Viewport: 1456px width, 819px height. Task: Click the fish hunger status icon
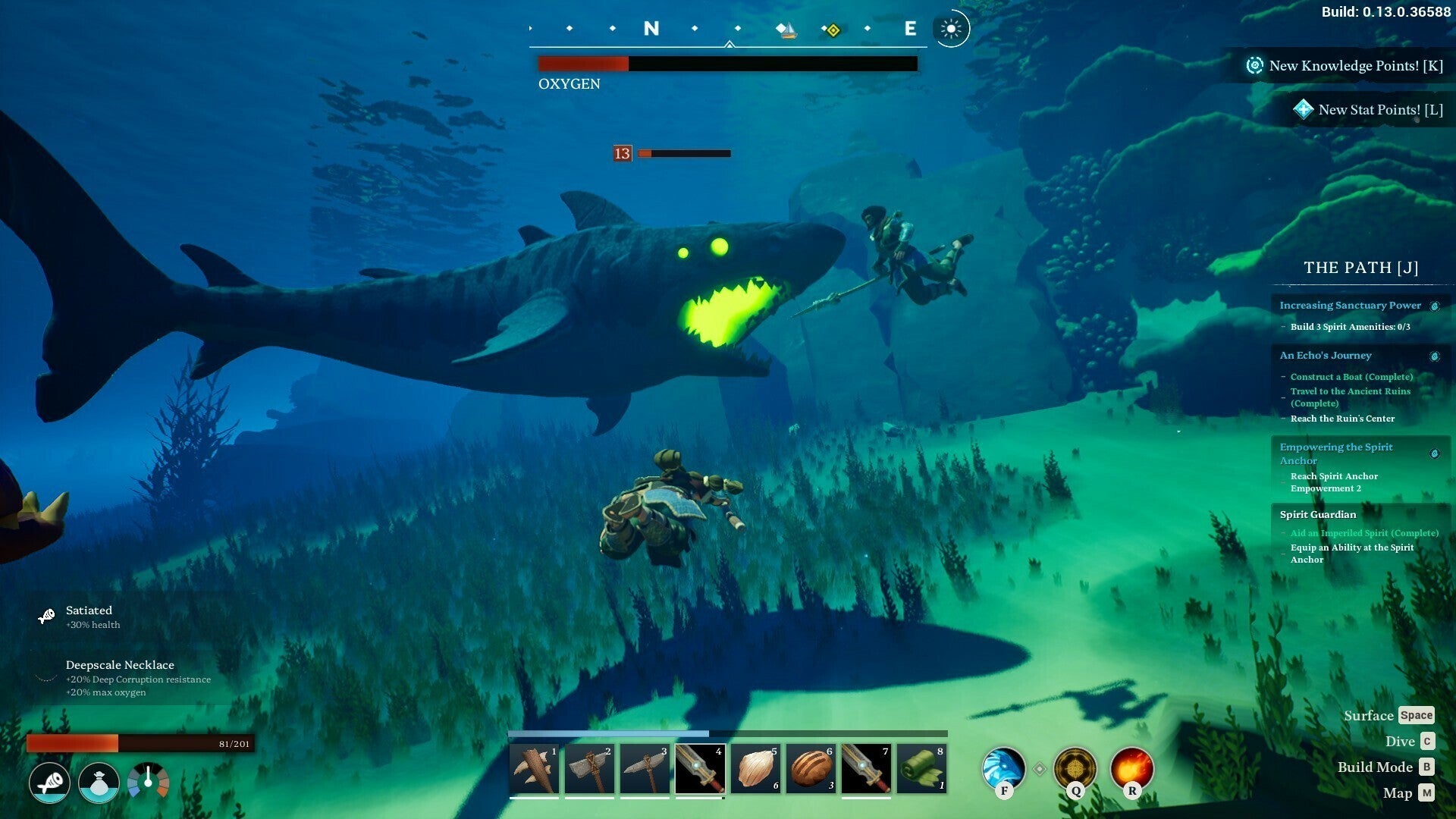(50, 783)
